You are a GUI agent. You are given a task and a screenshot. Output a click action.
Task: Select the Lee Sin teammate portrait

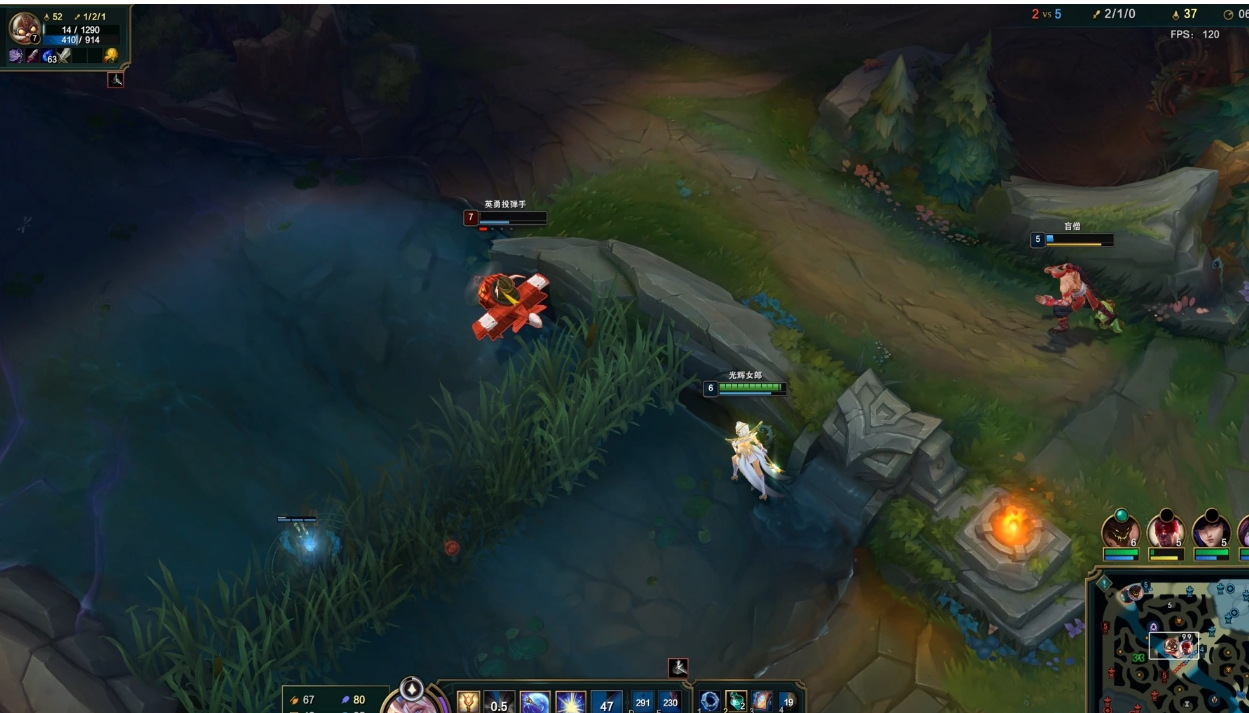point(1165,531)
